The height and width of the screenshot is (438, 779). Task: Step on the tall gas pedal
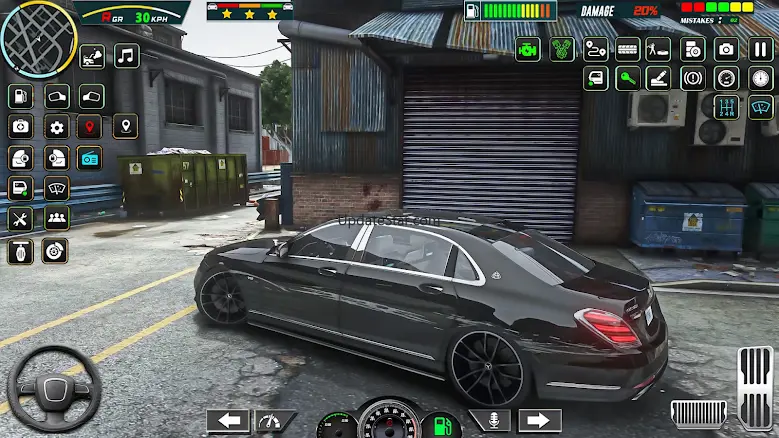[757, 387]
